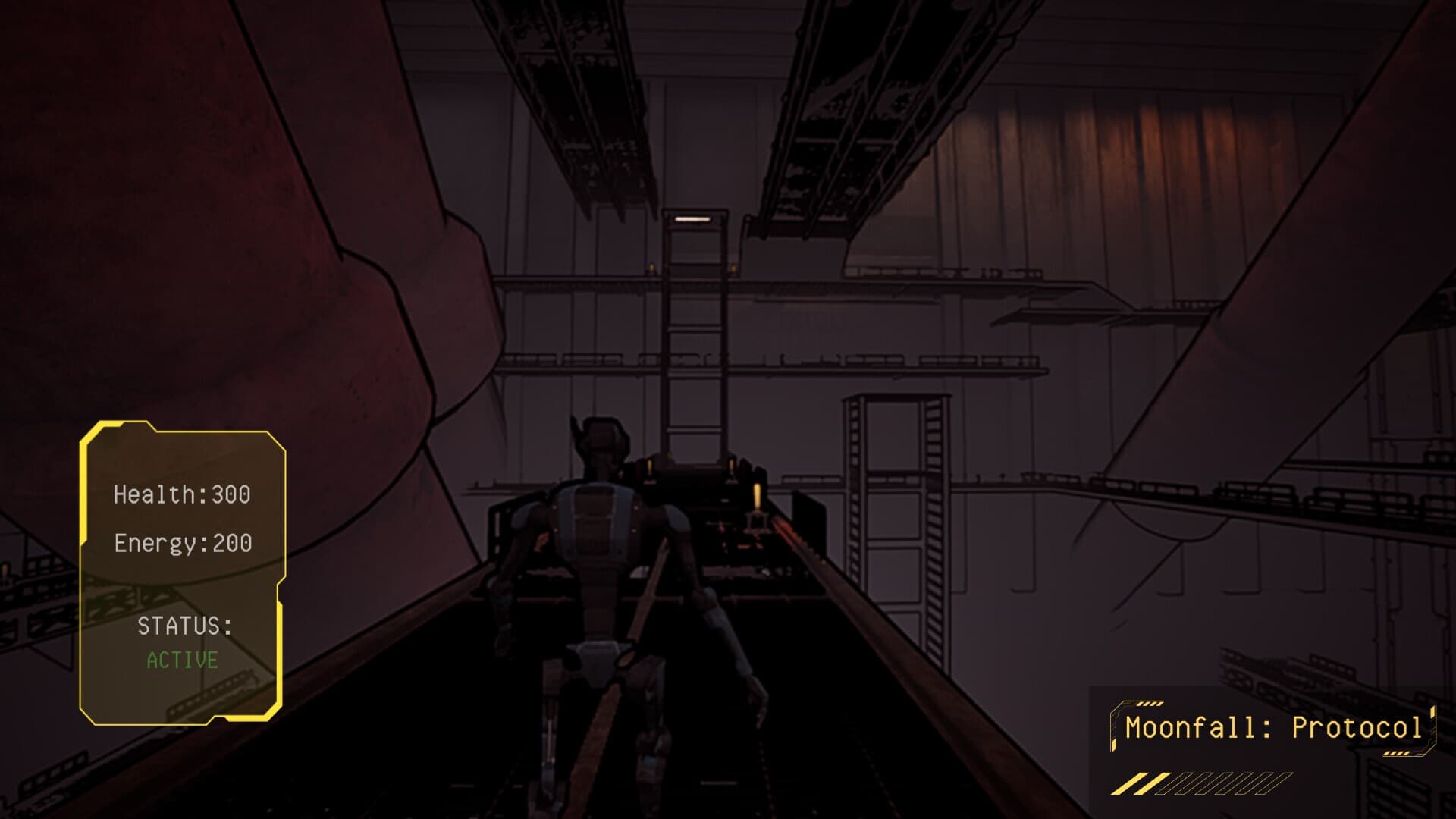Toggle the green ACTIVE status indicator
Screen dimensions: 1456x819
(x=183, y=660)
